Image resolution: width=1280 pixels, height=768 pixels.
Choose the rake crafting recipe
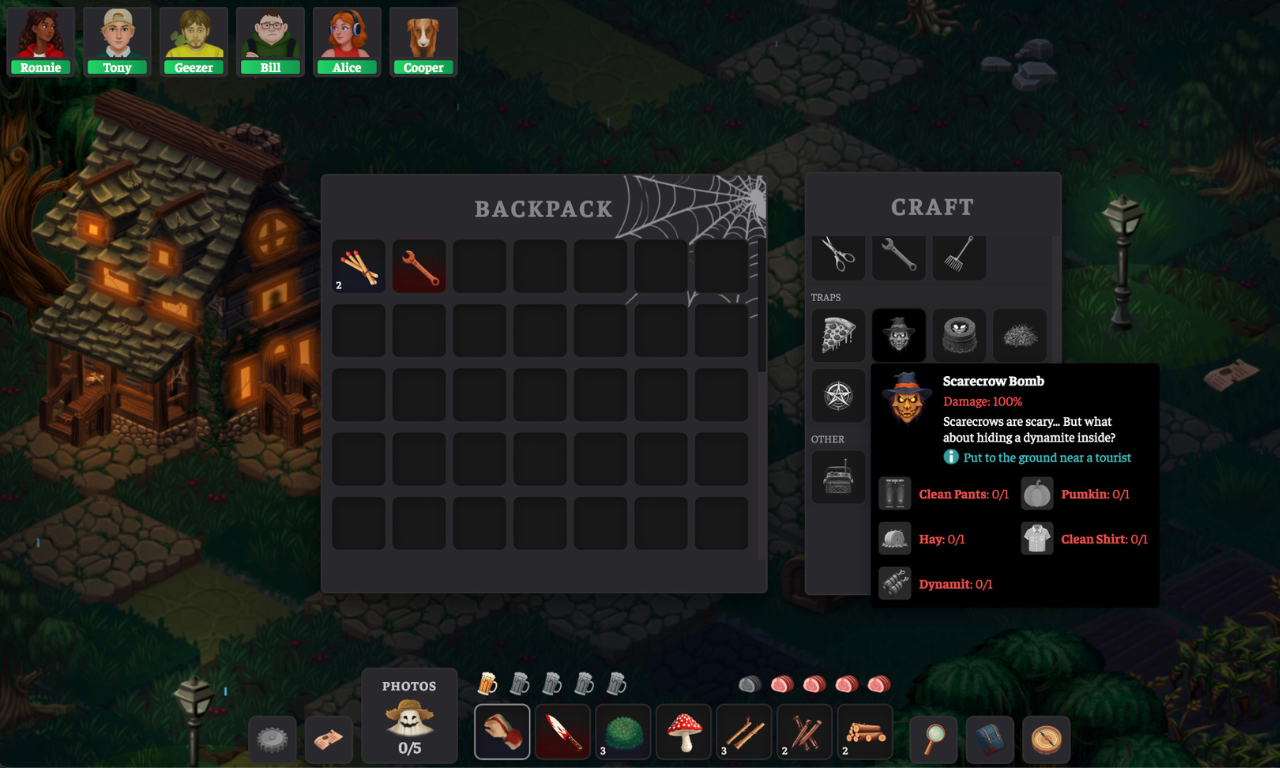[x=960, y=255]
